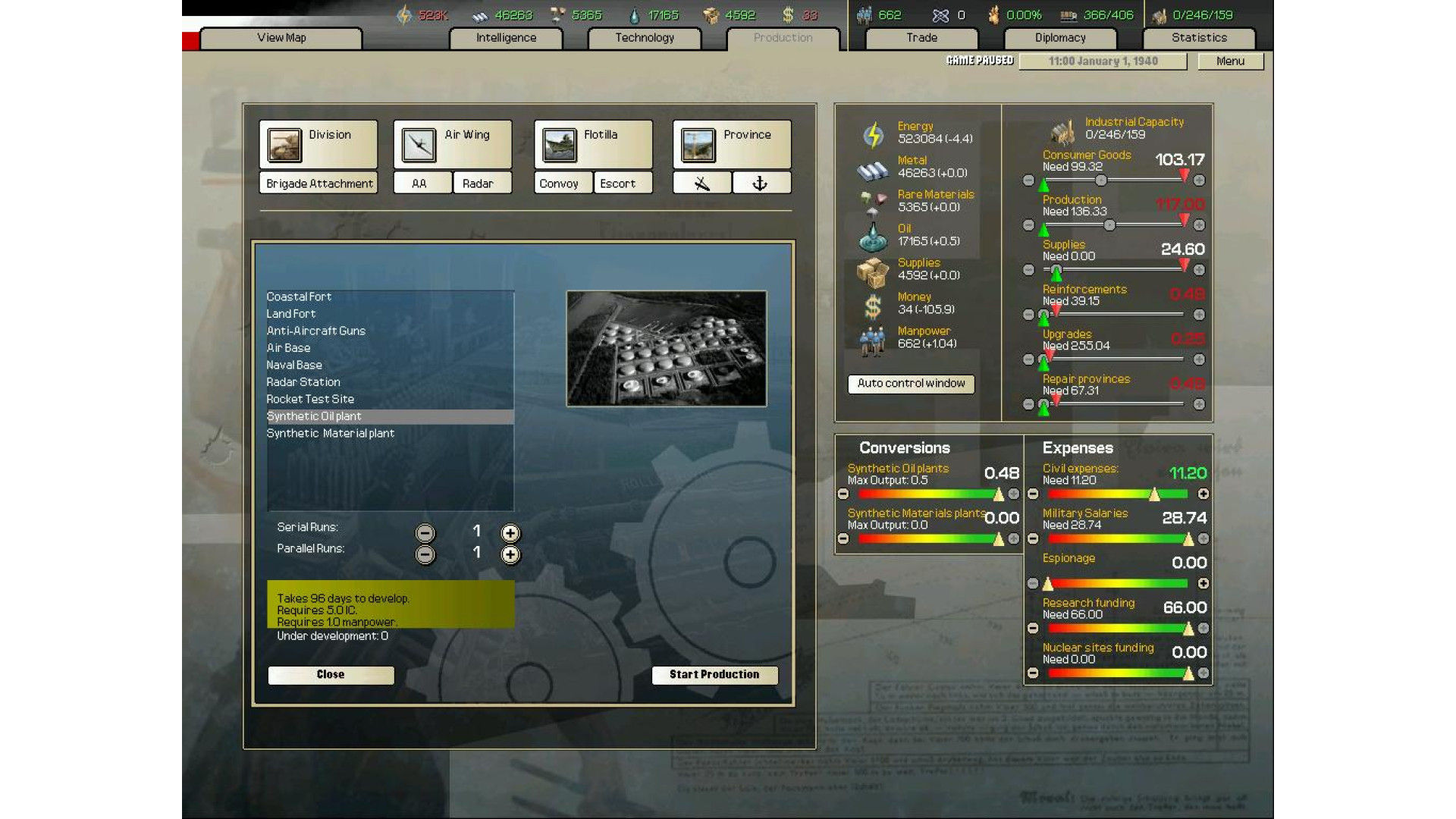This screenshot has width=1456, height=819.
Task: Open the Auto control window
Action: point(911,384)
